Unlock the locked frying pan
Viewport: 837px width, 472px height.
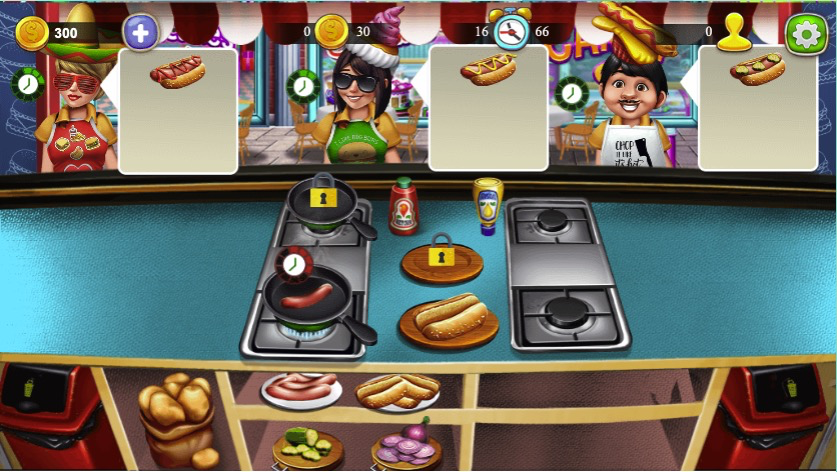(x=321, y=200)
